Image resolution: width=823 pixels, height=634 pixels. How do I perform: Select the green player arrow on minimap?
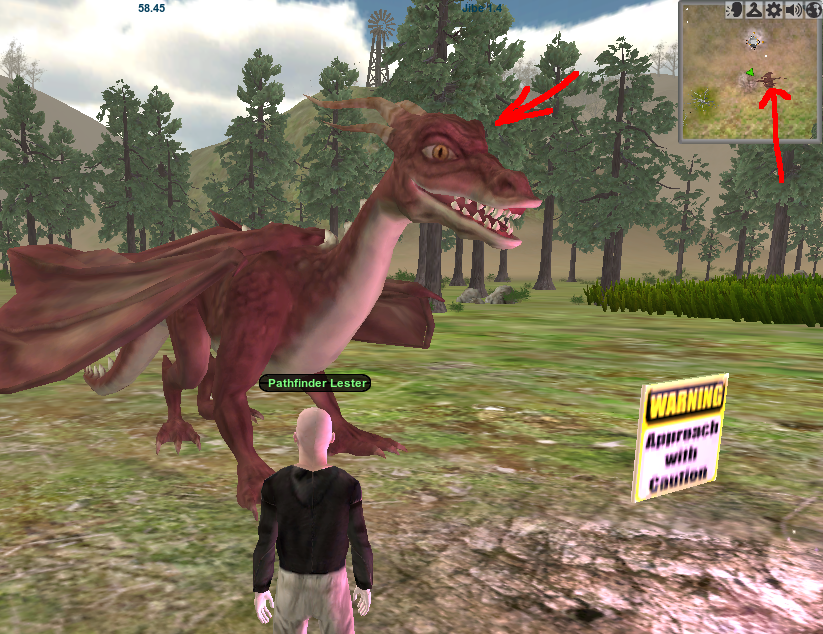pos(748,71)
